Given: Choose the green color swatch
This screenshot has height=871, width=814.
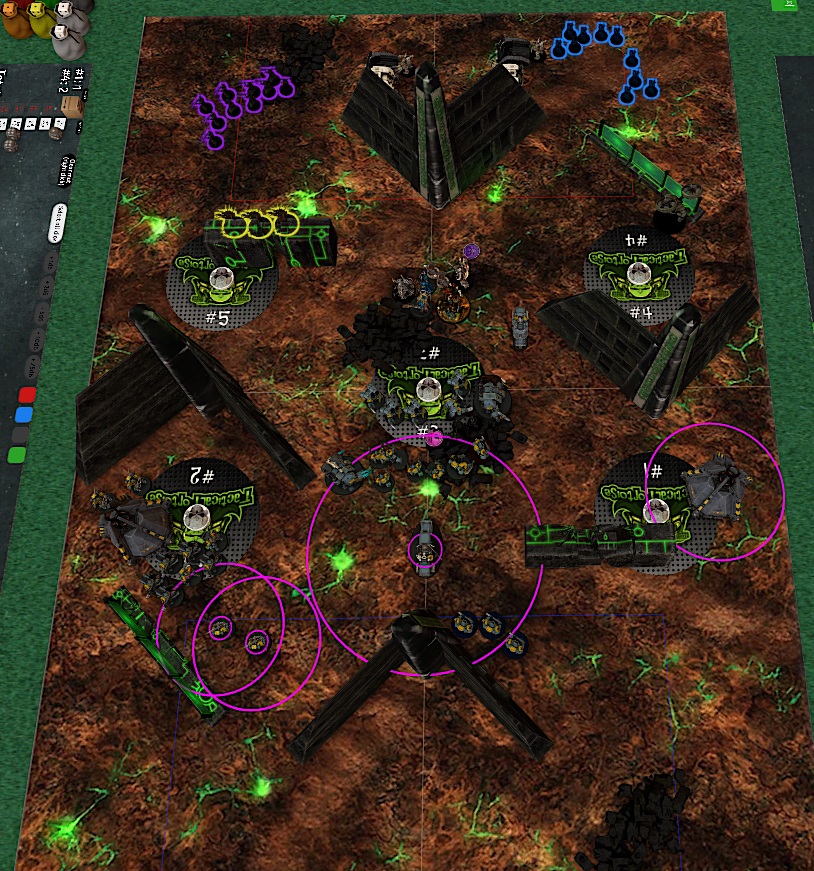Looking at the screenshot, I should 17,455.
